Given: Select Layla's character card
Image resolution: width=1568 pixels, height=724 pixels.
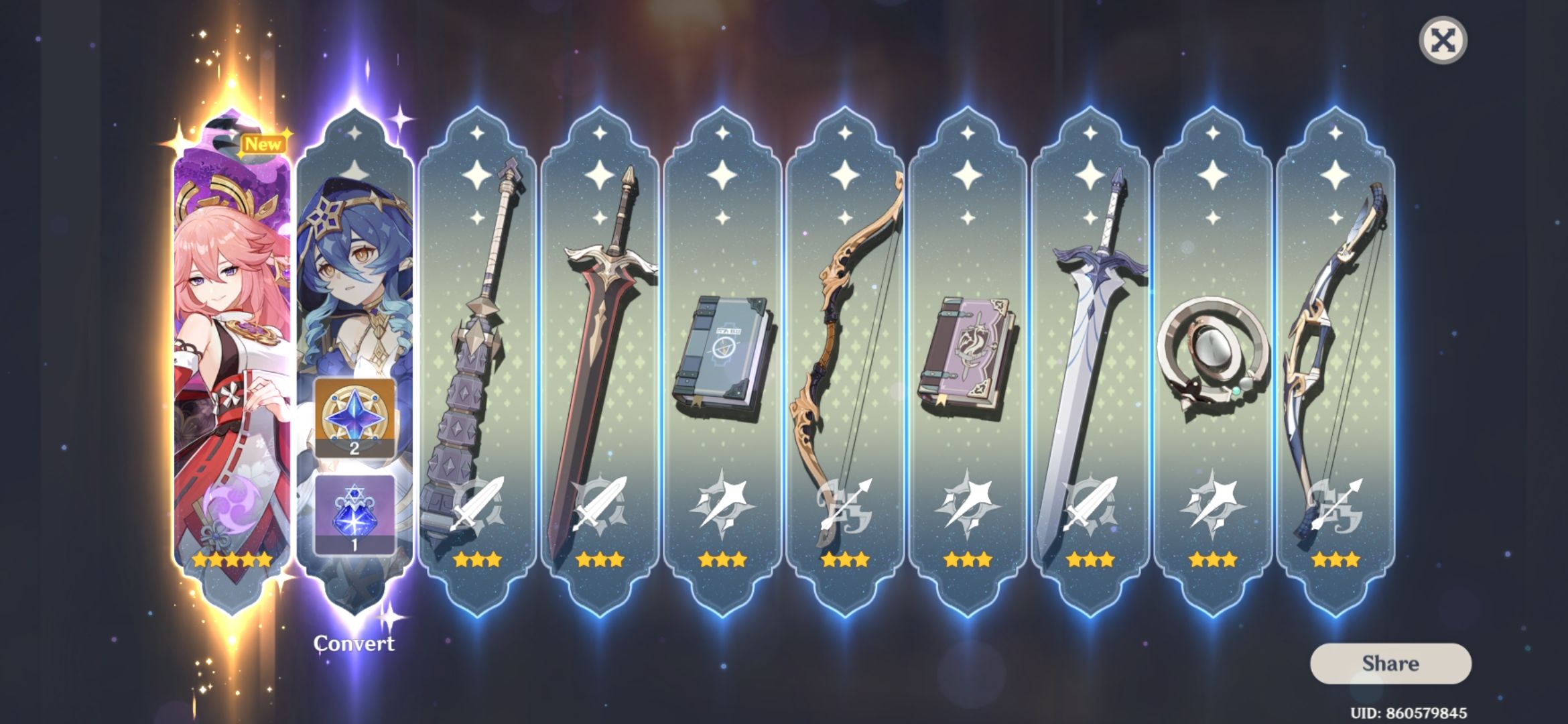Looking at the screenshot, I should (x=355, y=282).
